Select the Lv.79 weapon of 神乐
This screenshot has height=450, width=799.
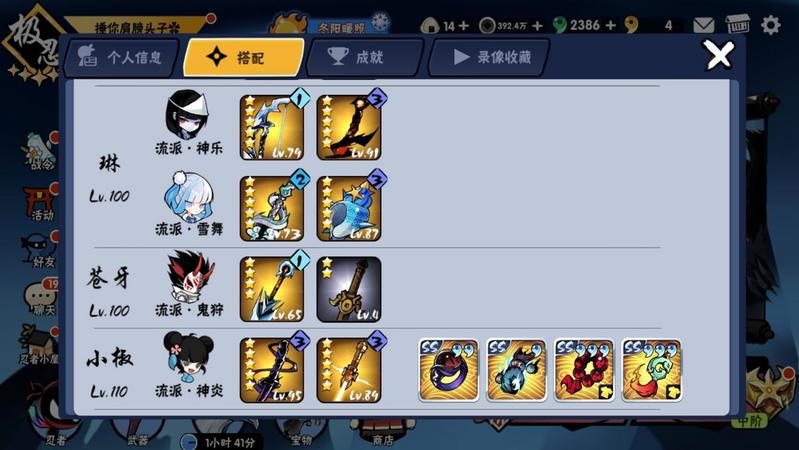tap(272, 127)
